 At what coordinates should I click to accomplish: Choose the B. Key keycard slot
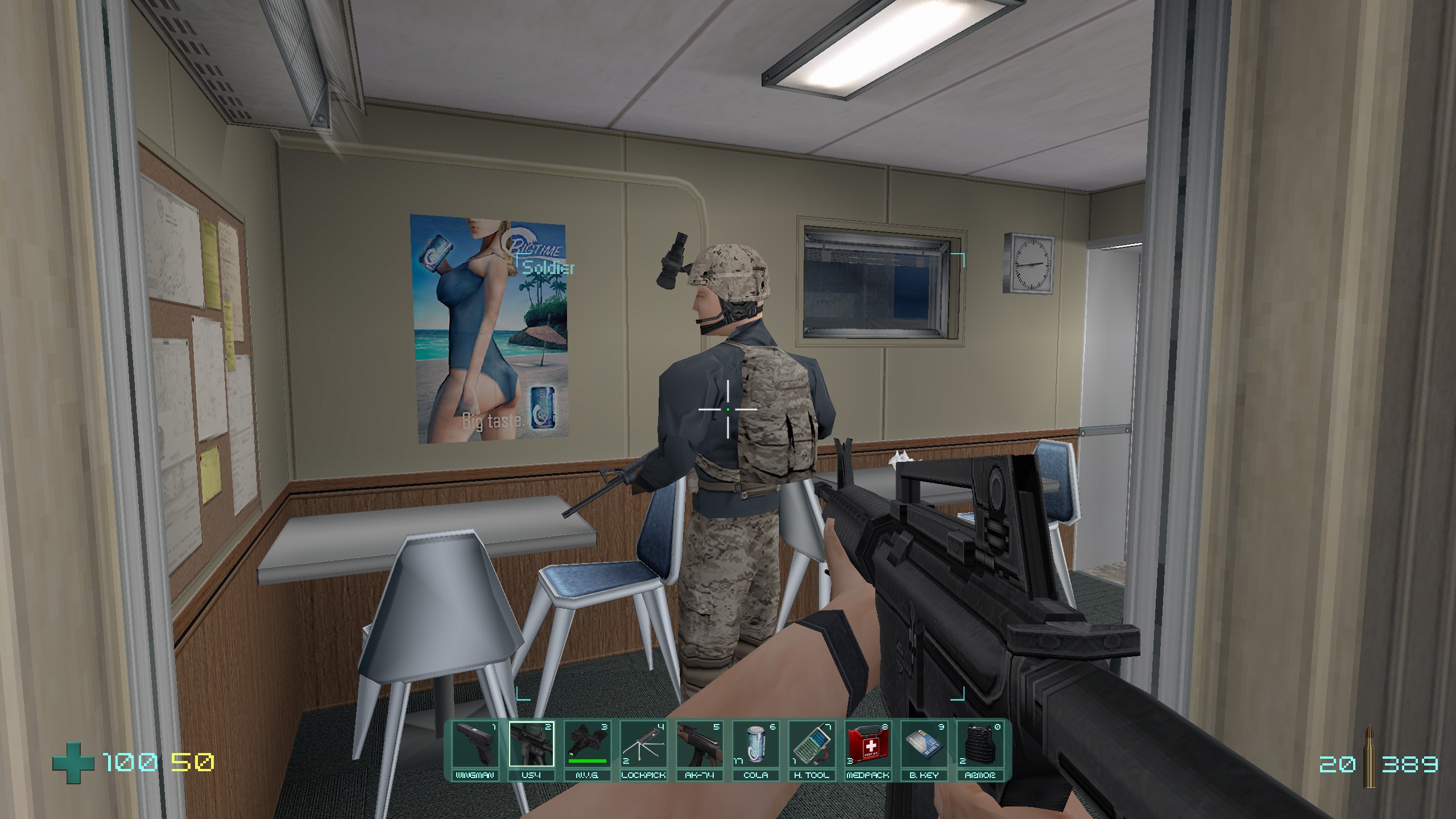click(x=923, y=746)
